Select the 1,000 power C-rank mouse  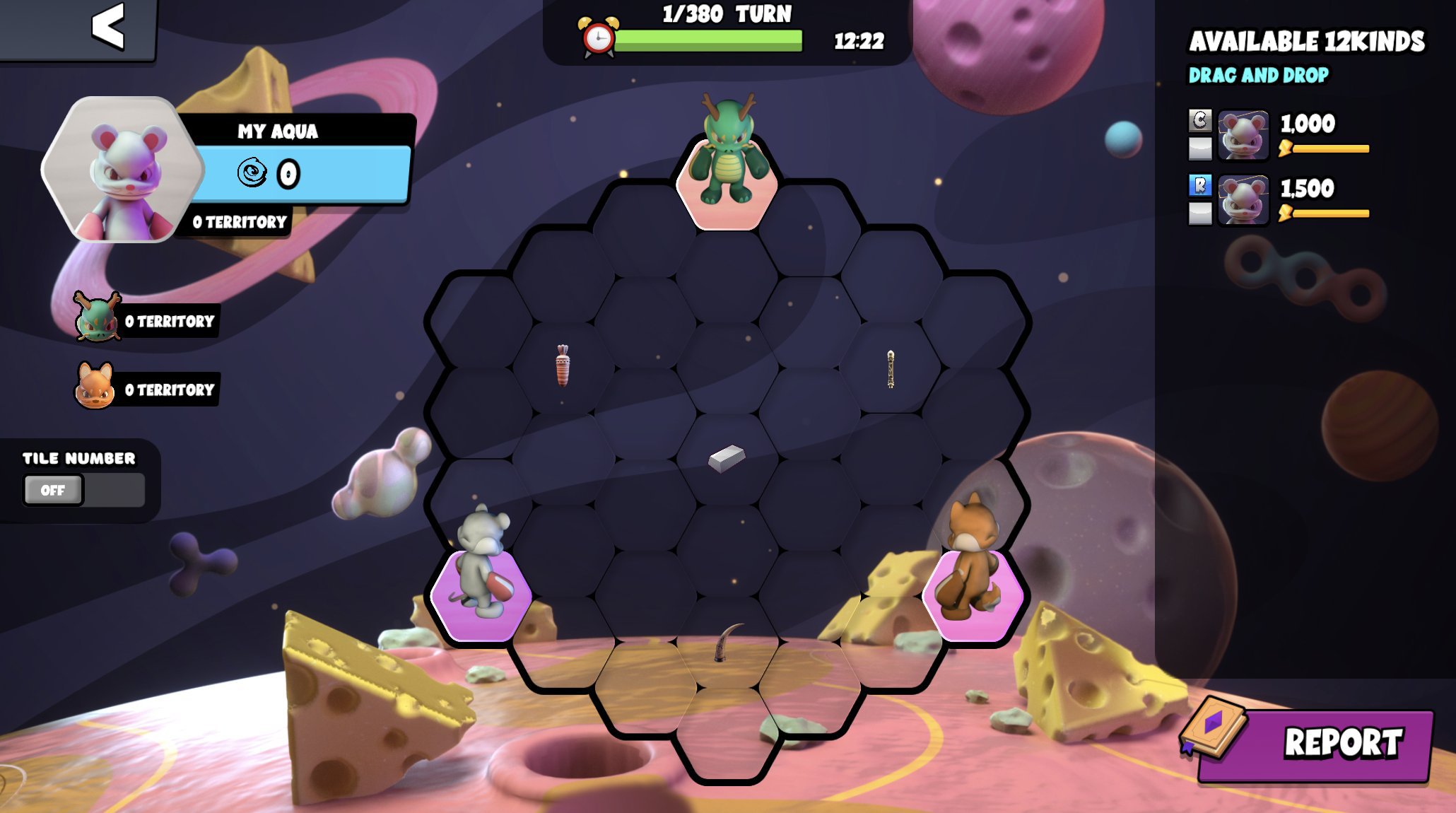click(1243, 134)
